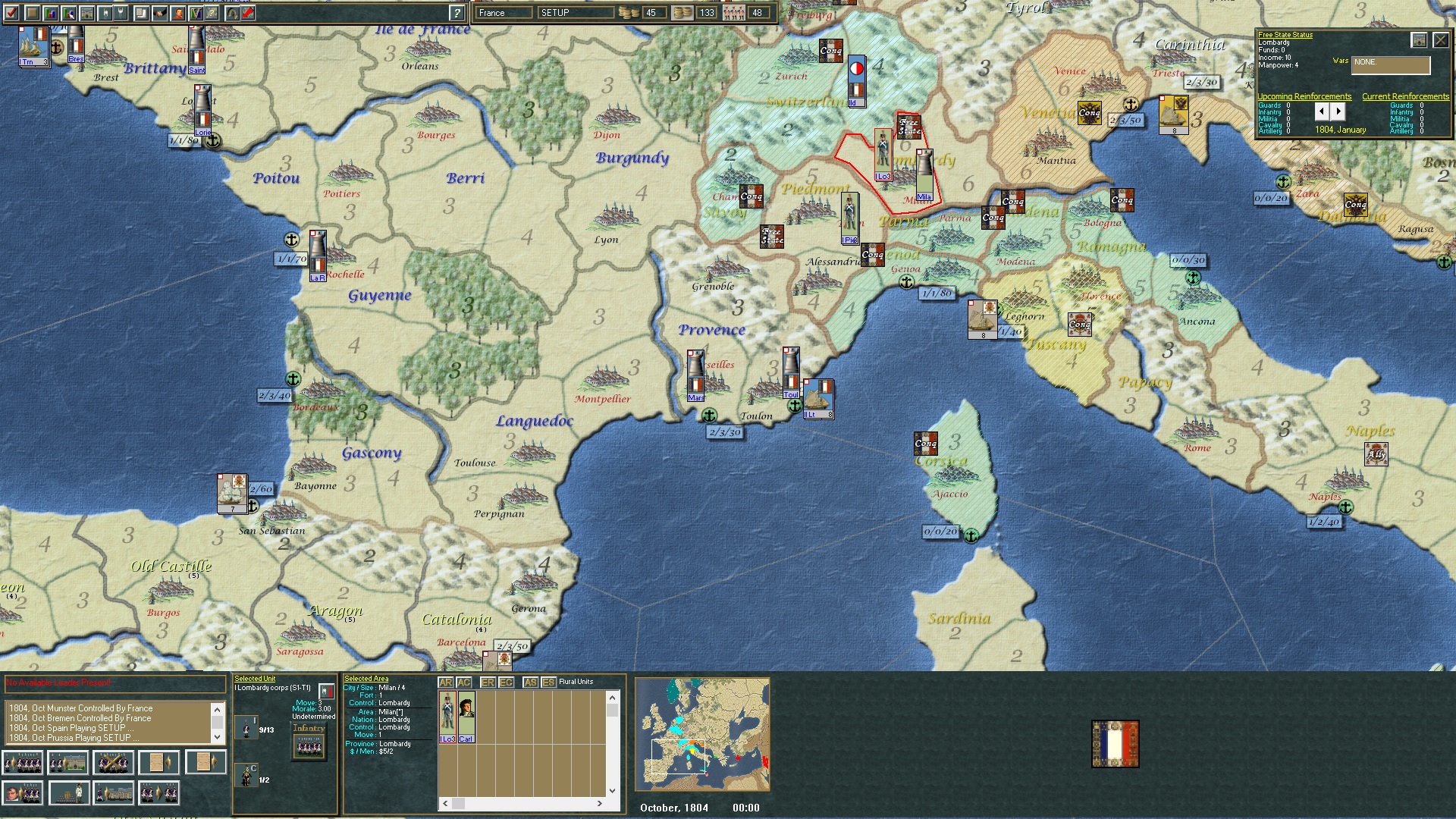This screenshot has height=819, width=1456.
Task: Click the Upcoming Reinforcements link
Action: (x=1304, y=96)
